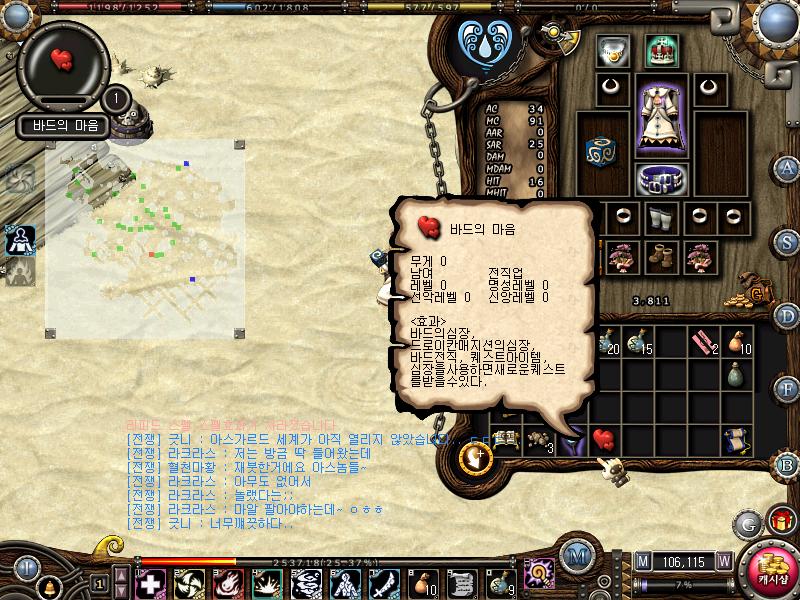
Task: Click the round M button by hotbar
Action: (575, 556)
